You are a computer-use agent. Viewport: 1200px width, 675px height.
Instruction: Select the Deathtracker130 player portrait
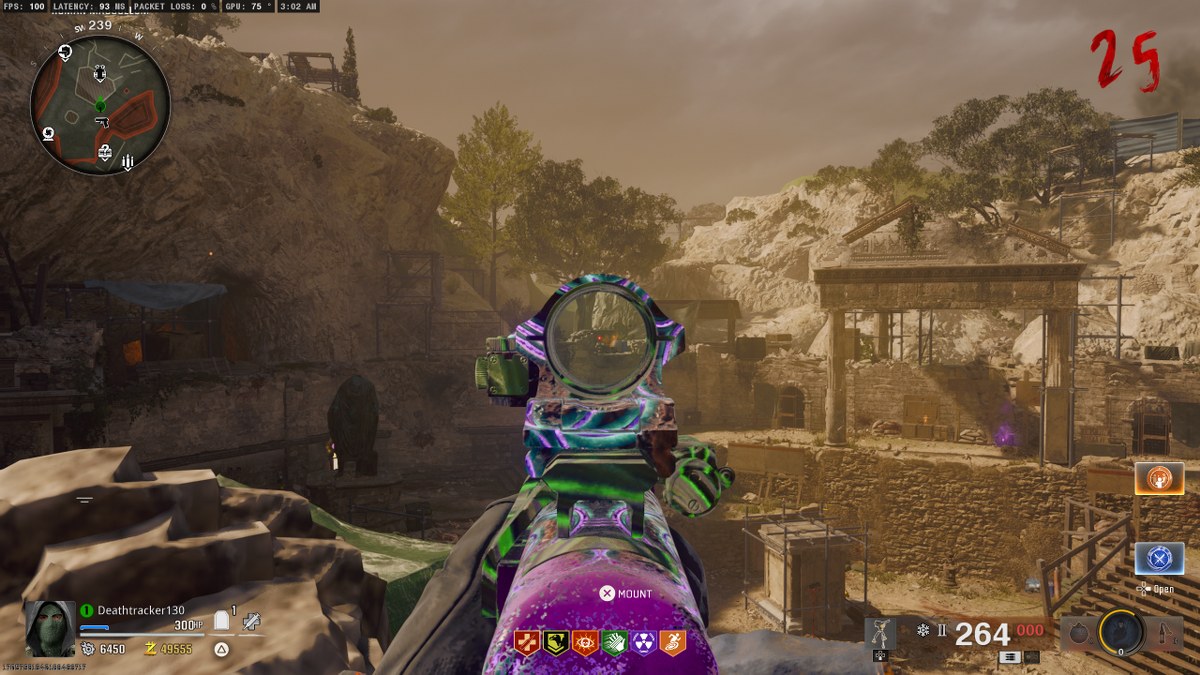click(x=50, y=628)
